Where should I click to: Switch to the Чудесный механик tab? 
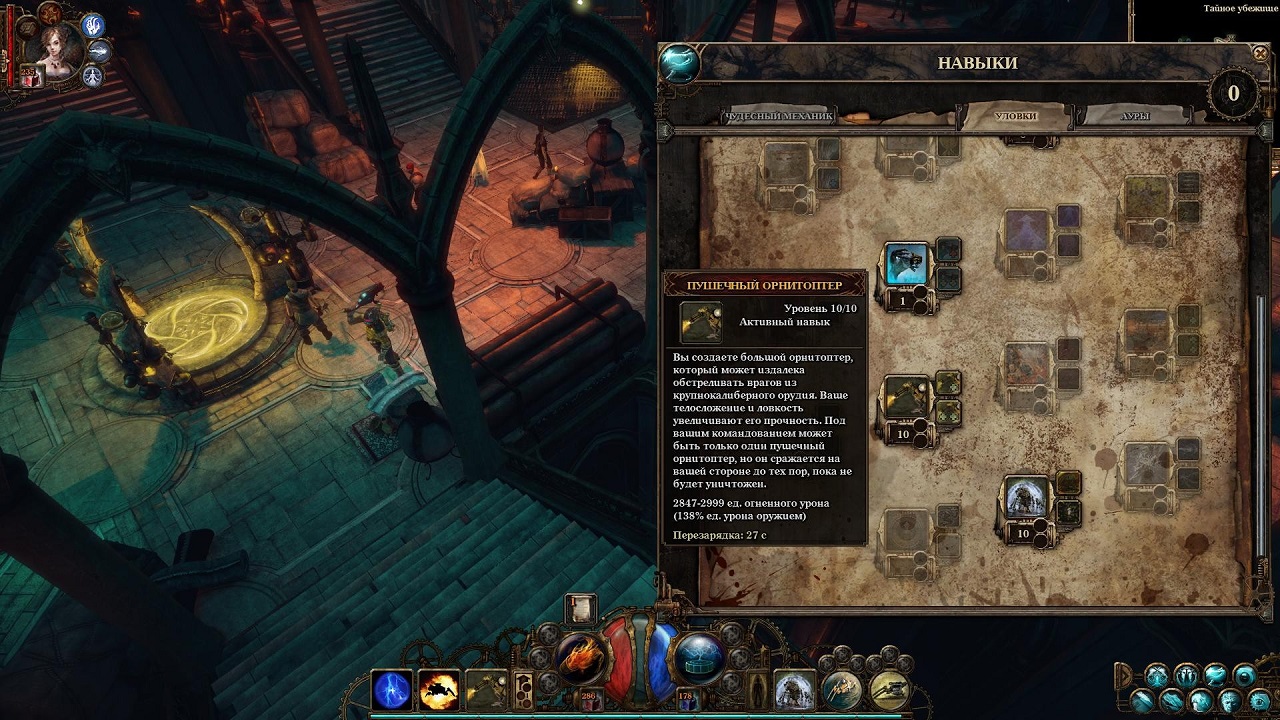(x=777, y=116)
